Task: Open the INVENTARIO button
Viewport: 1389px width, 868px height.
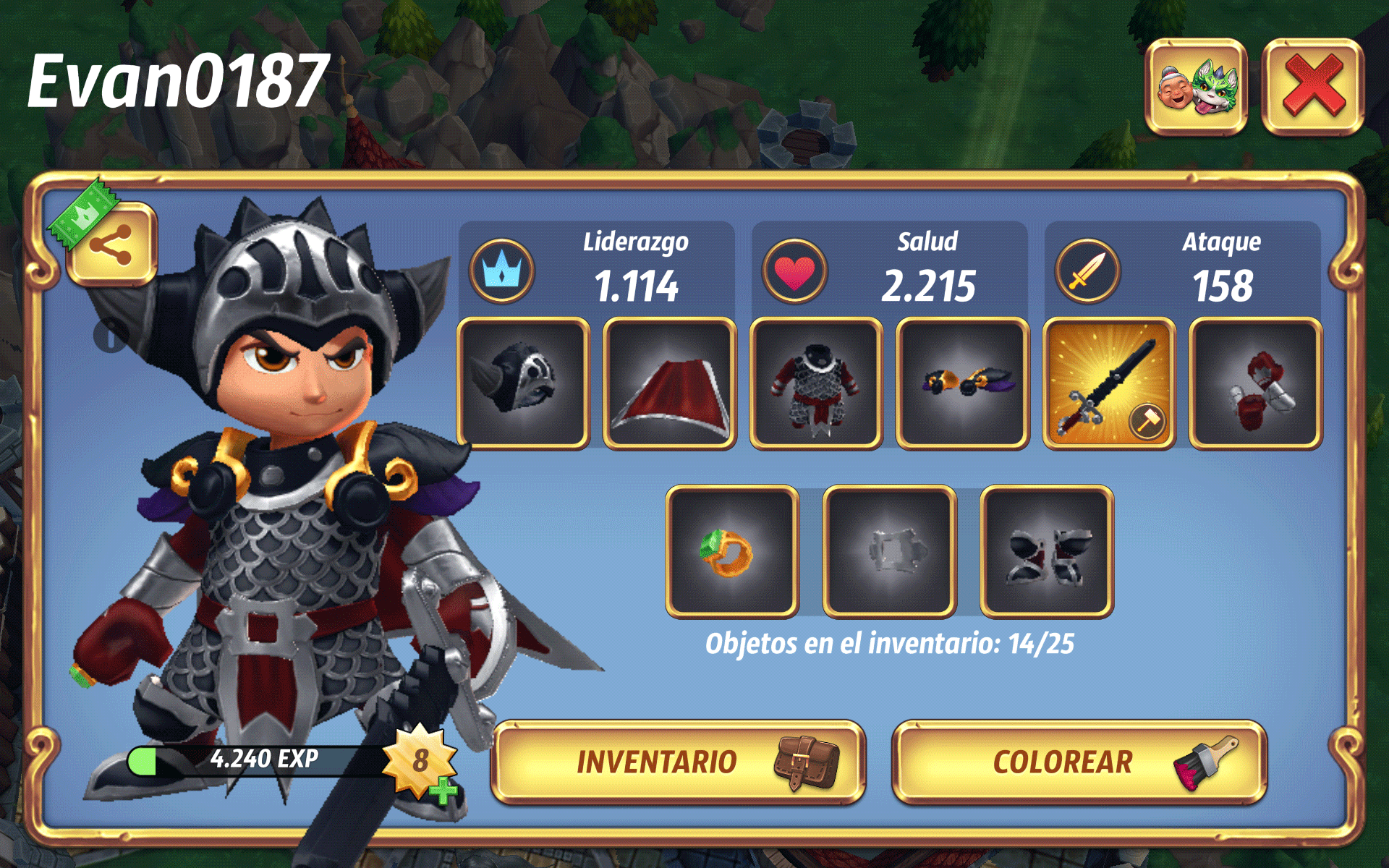Action: click(x=678, y=762)
